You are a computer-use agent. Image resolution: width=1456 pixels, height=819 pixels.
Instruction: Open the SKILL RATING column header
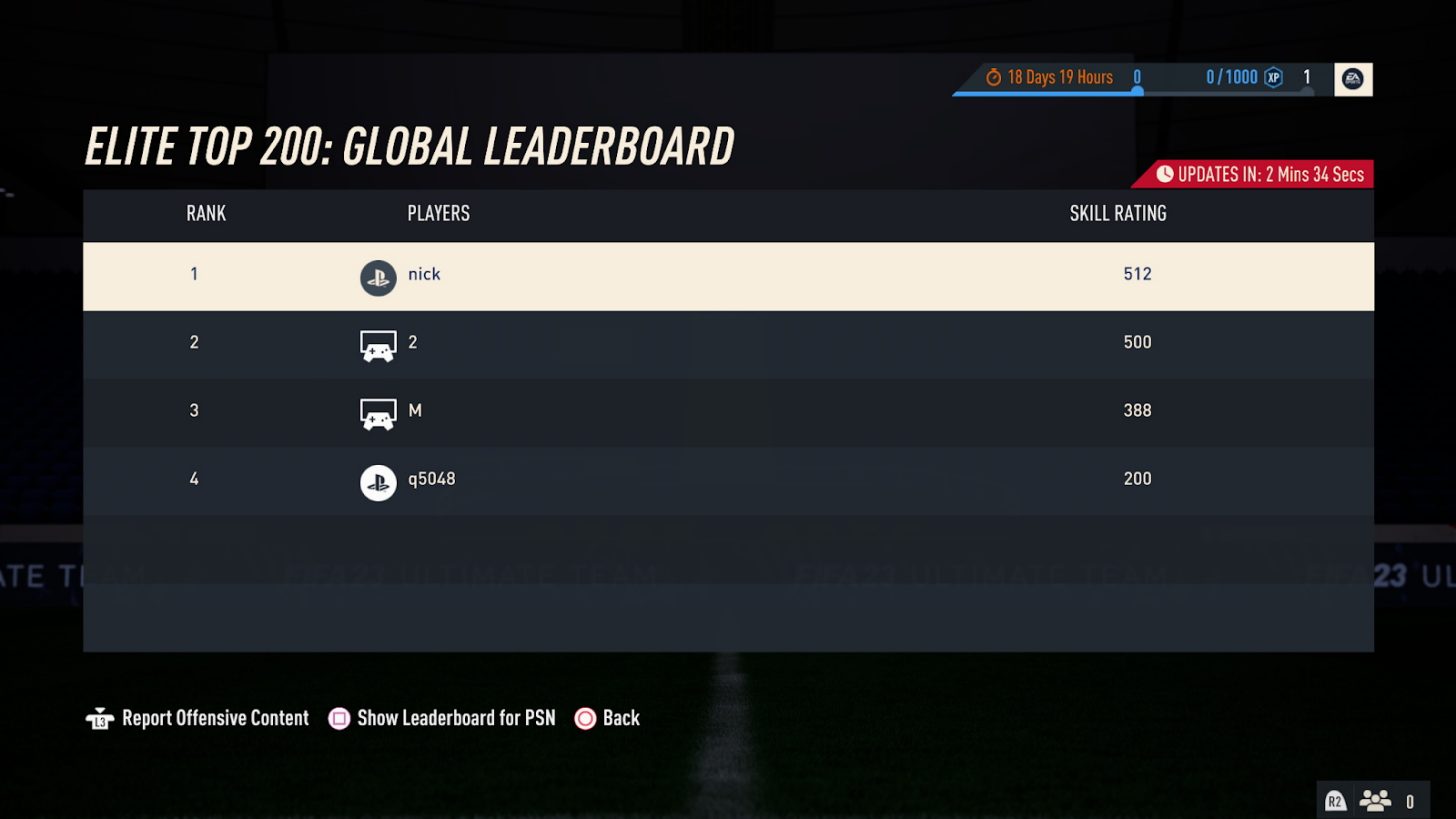point(1117,214)
